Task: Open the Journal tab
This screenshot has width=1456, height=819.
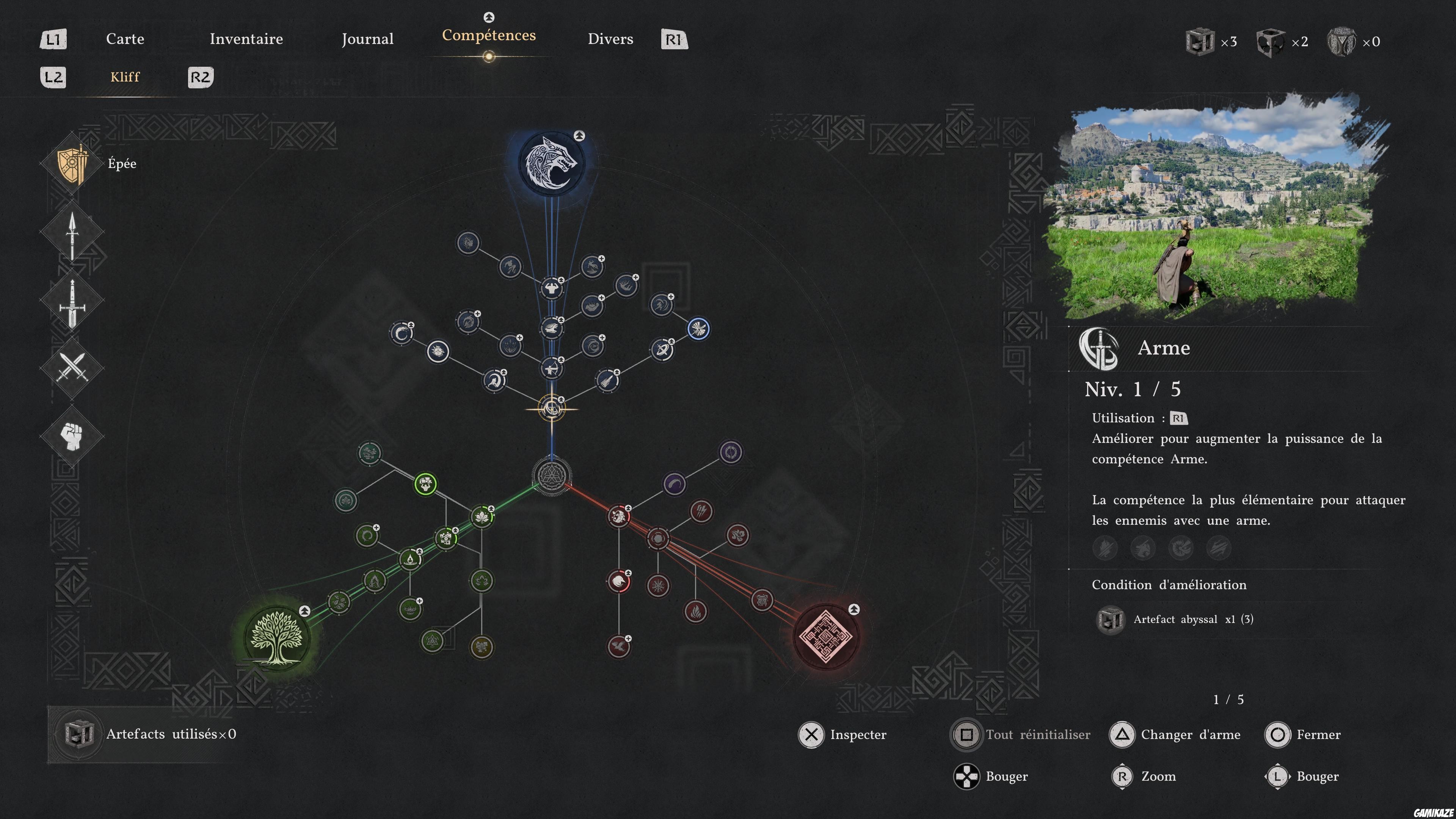Action: coord(367,39)
